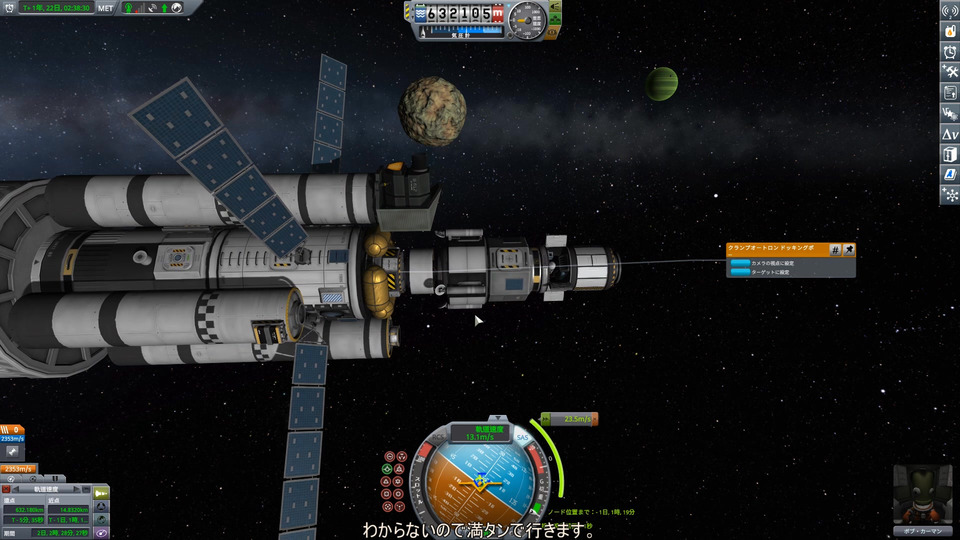Collapse the navball with the top arrow
The width and height of the screenshot is (960, 540).
click(x=497, y=416)
